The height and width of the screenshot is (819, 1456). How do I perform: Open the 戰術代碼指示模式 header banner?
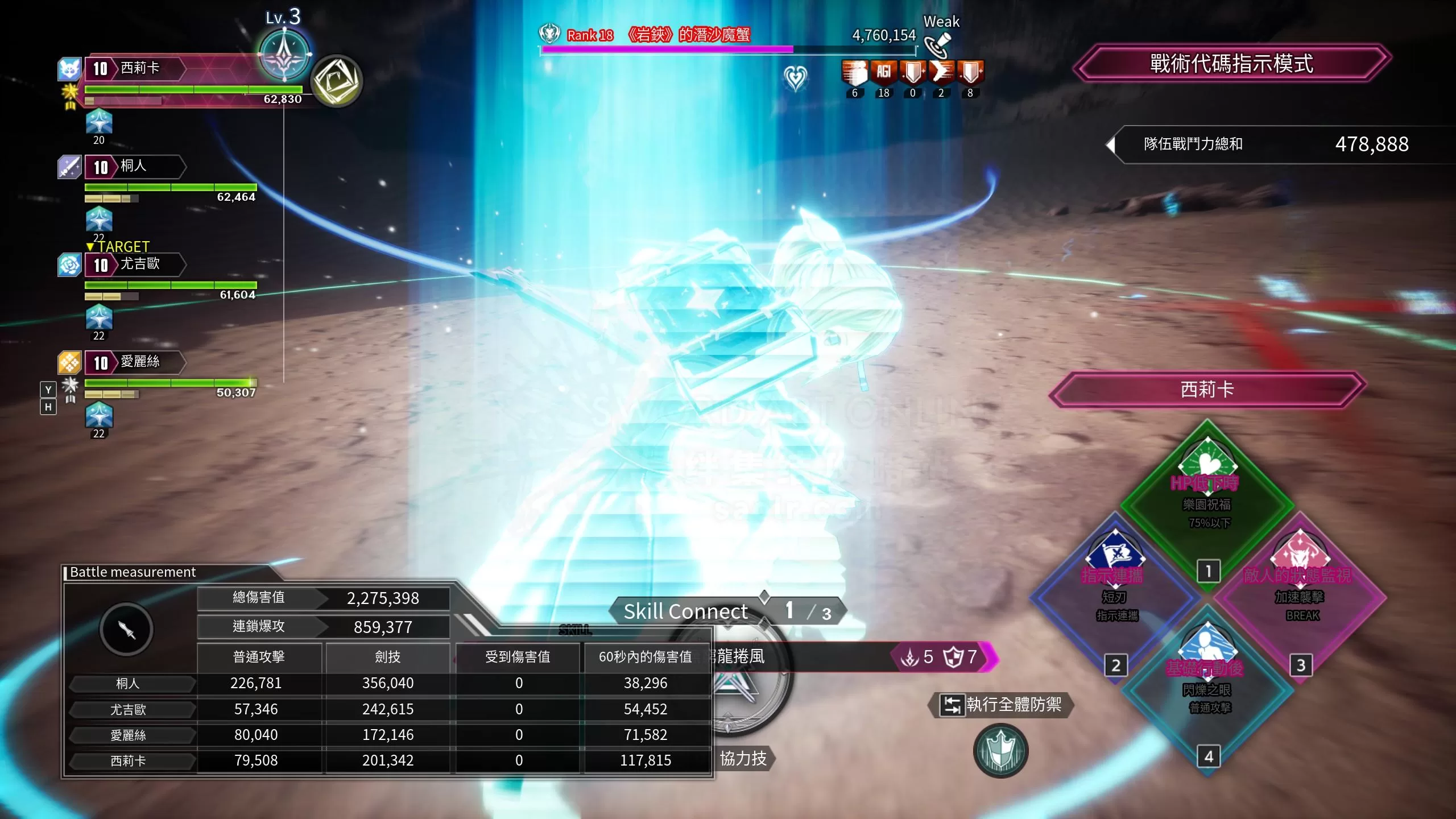[1232, 63]
